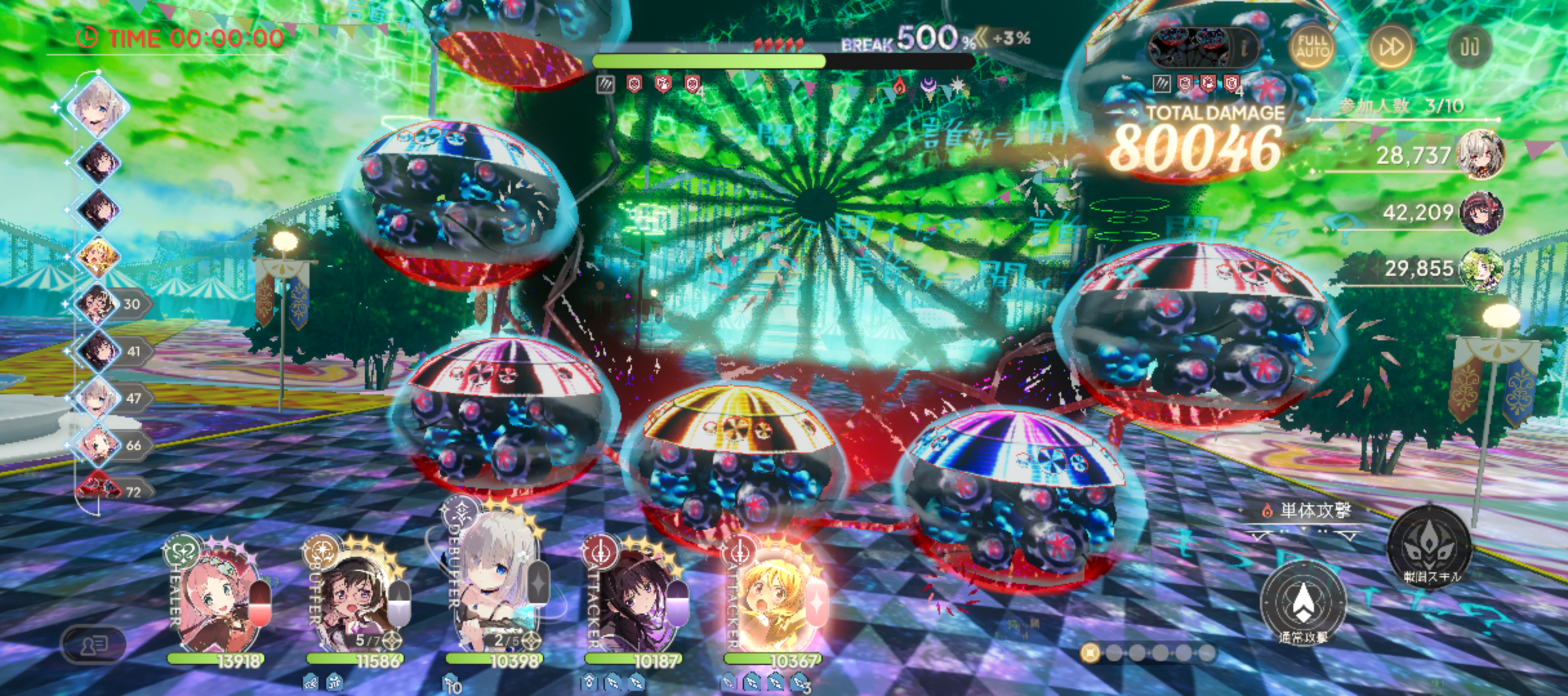
Task: Toggle the FULL AUTO battle mode
Action: 1313,47
